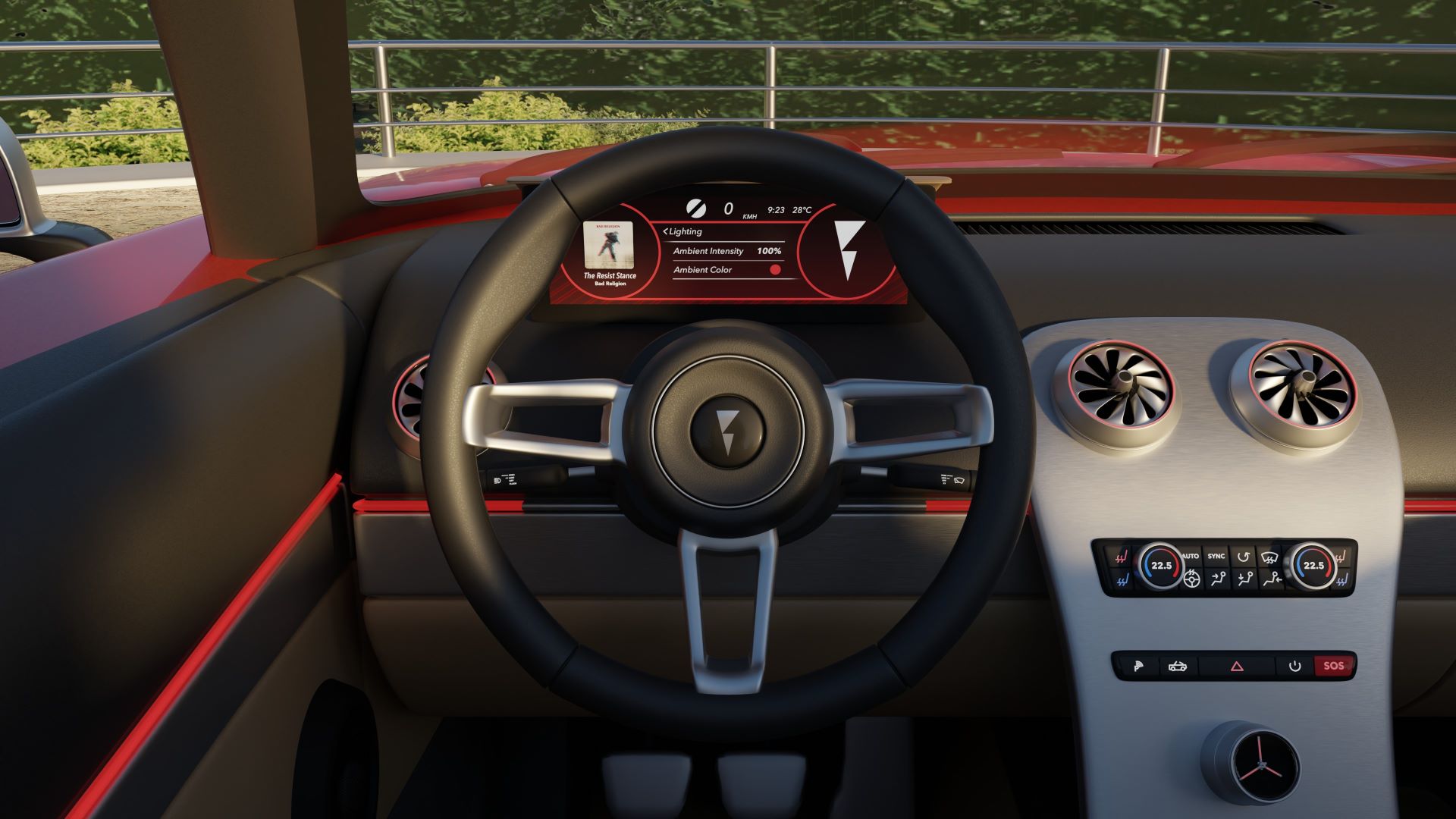Screen dimensions: 1456x819
Task: Select the airflow mode with downward arrow
Action: [x=1244, y=580]
